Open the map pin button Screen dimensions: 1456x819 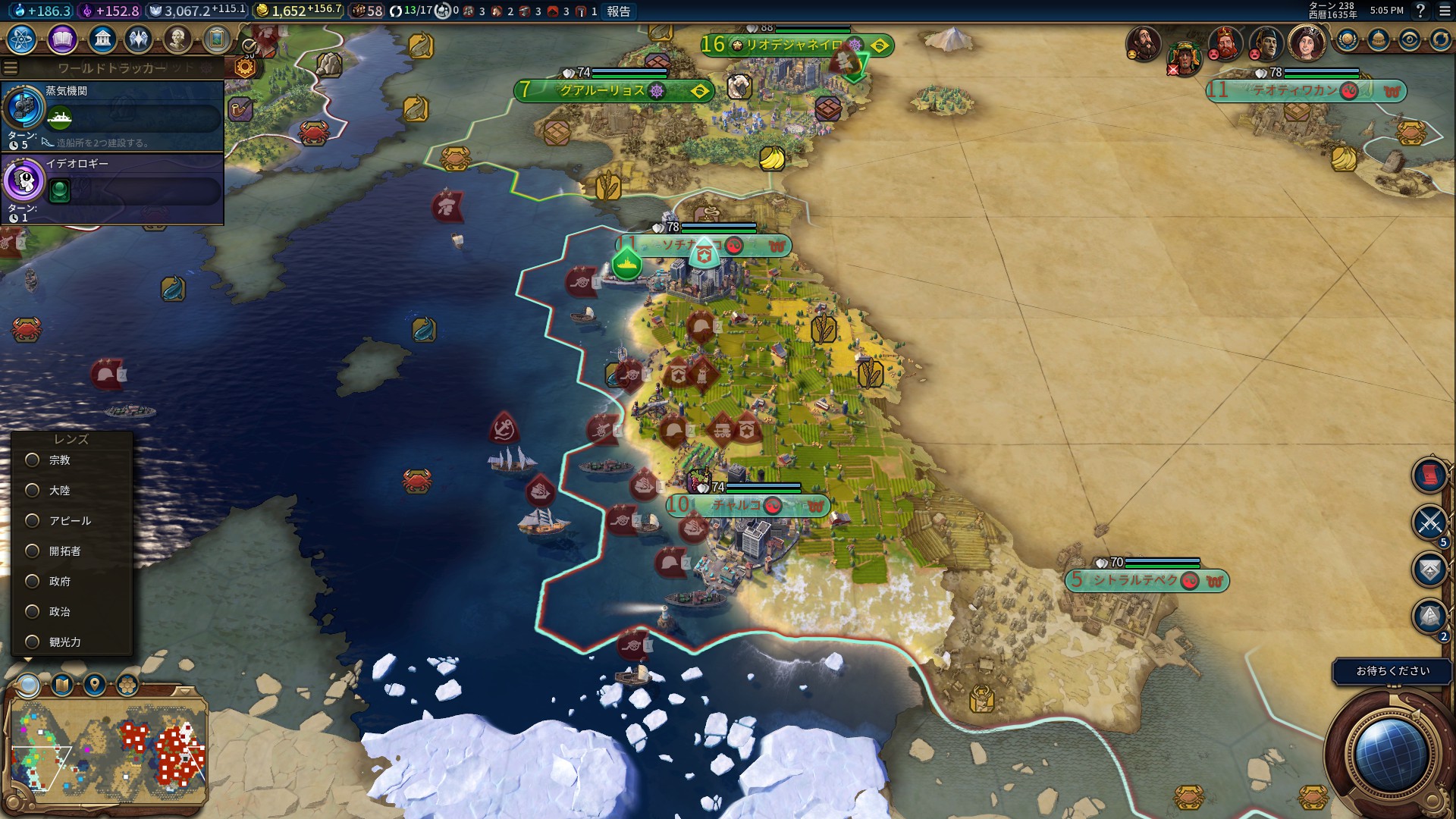(95, 686)
